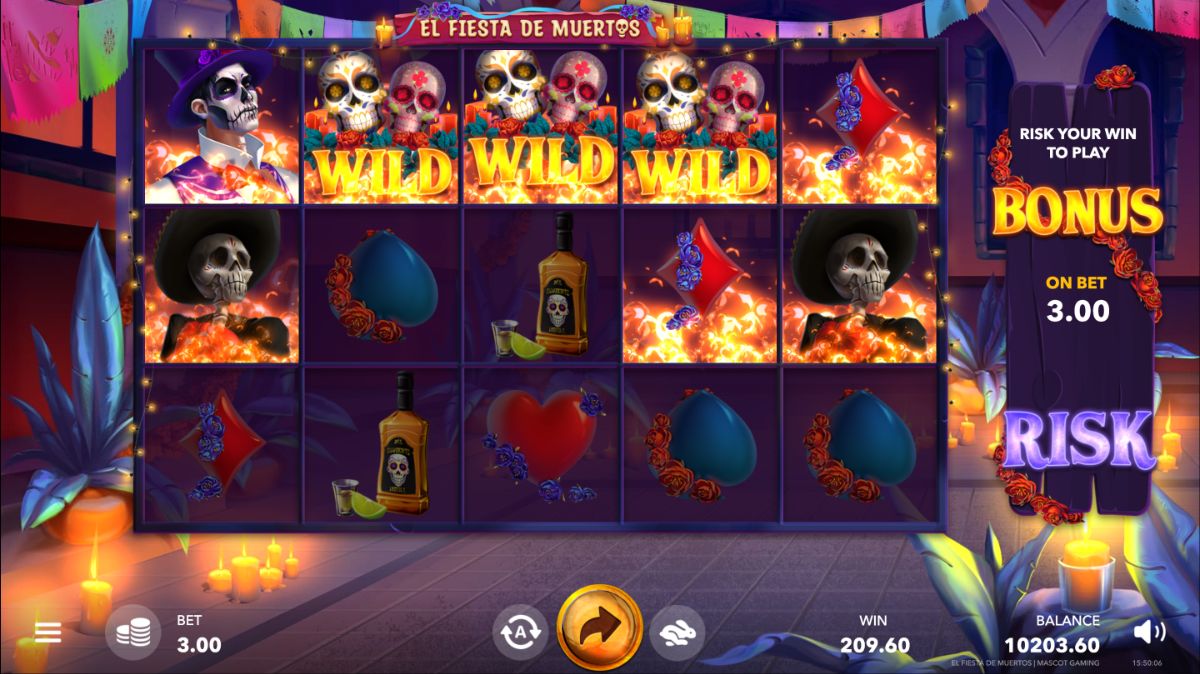This screenshot has width=1200, height=674.
Task: Open the hamburger menu
Action: coord(48,632)
